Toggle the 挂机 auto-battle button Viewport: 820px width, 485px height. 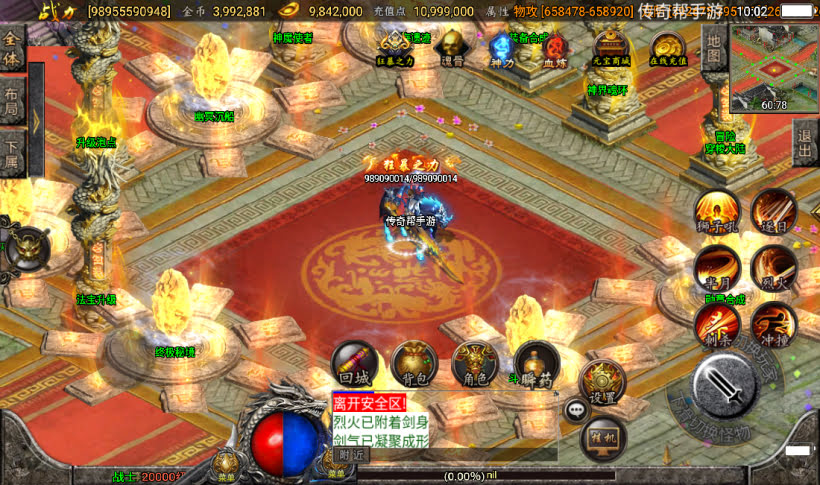coord(604,436)
